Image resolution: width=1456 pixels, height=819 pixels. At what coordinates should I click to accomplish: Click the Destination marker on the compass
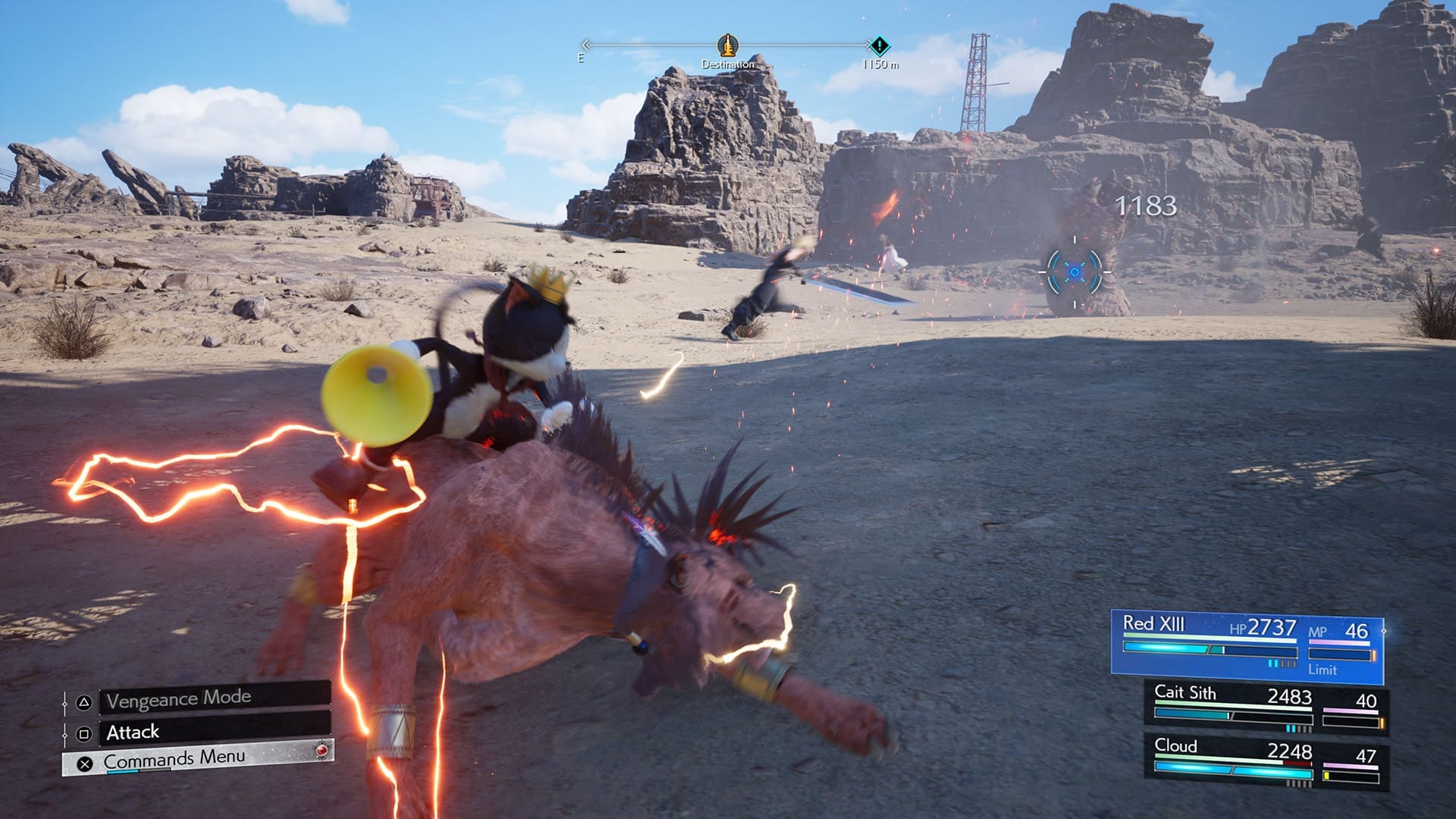coord(727,45)
